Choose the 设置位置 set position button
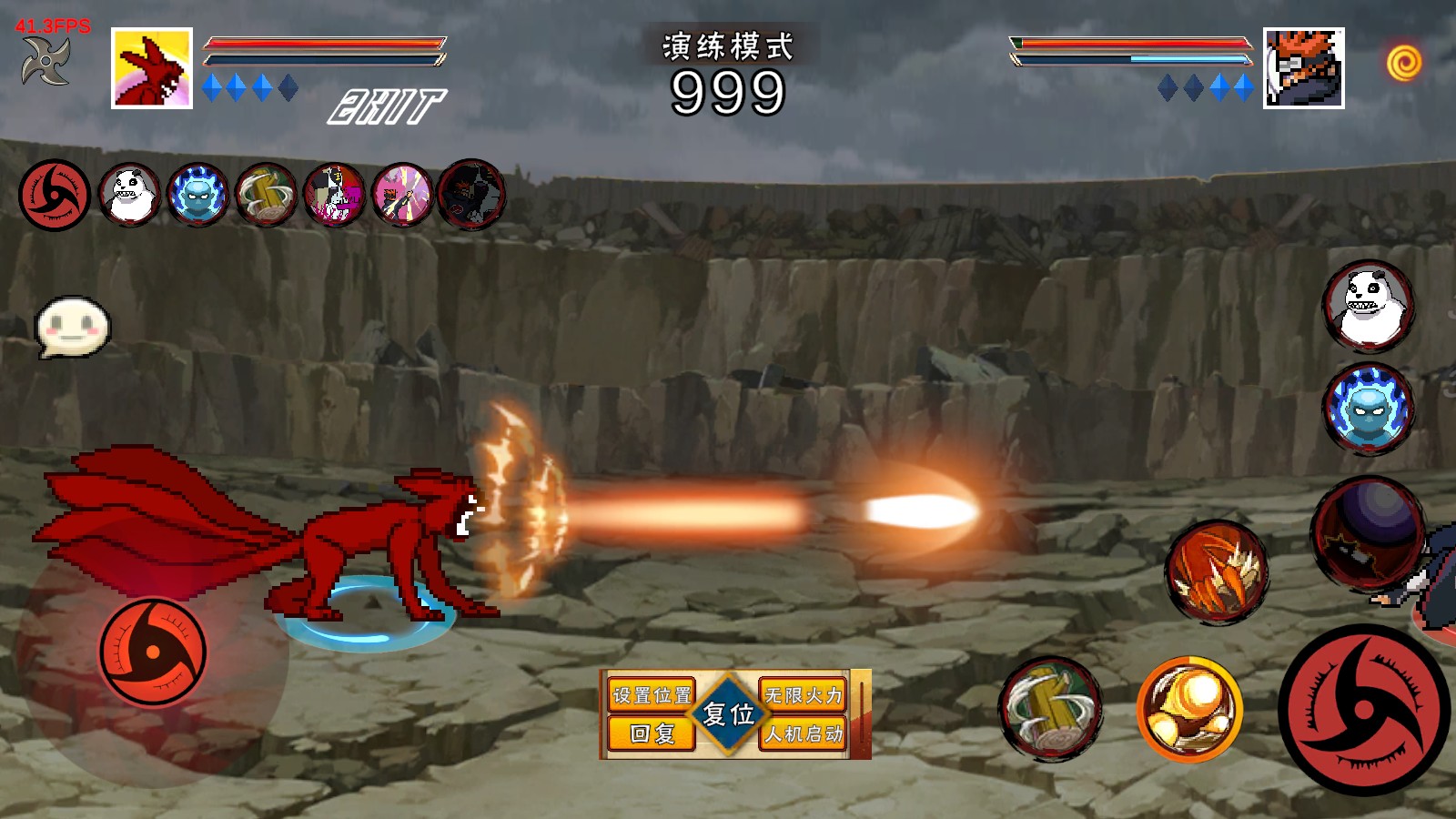Viewport: 1456px width, 819px height. (652, 695)
